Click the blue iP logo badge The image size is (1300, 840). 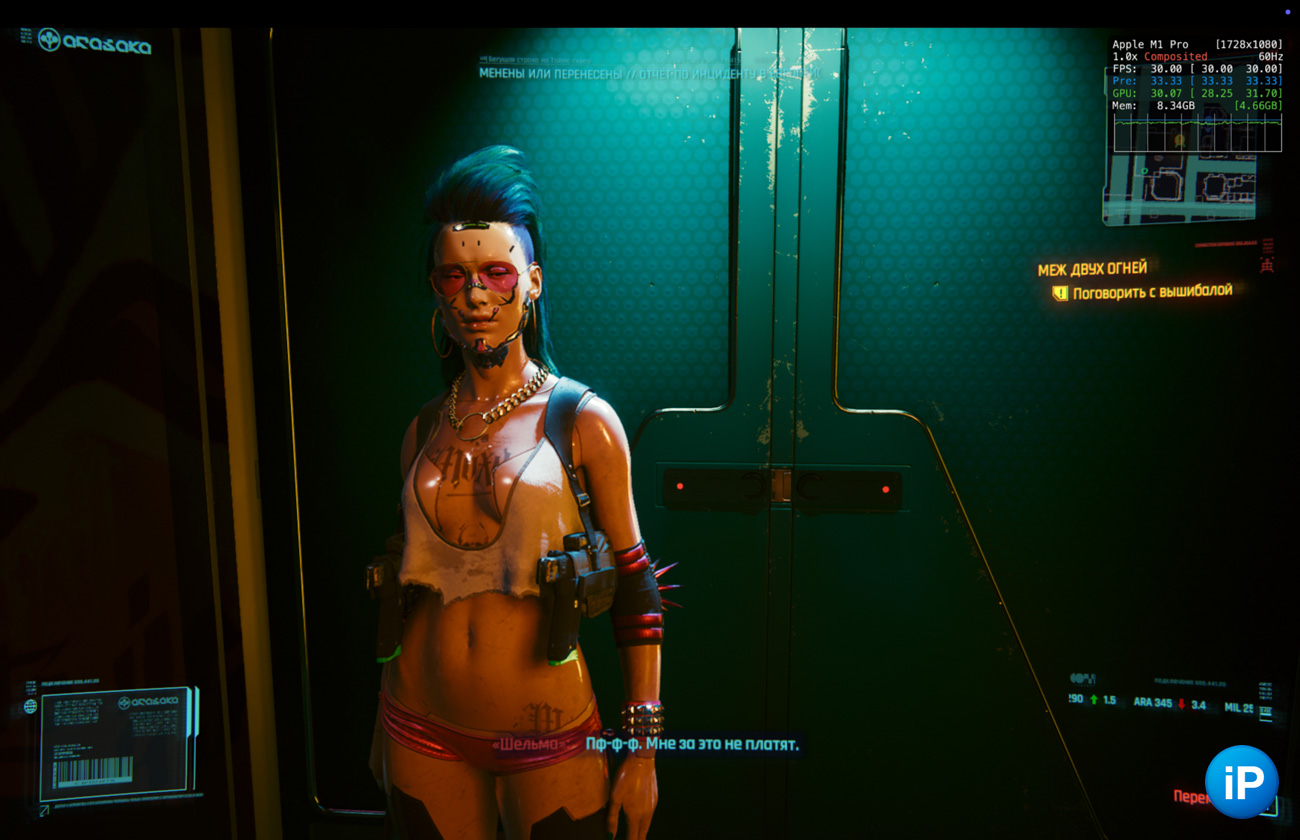click(x=1241, y=781)
